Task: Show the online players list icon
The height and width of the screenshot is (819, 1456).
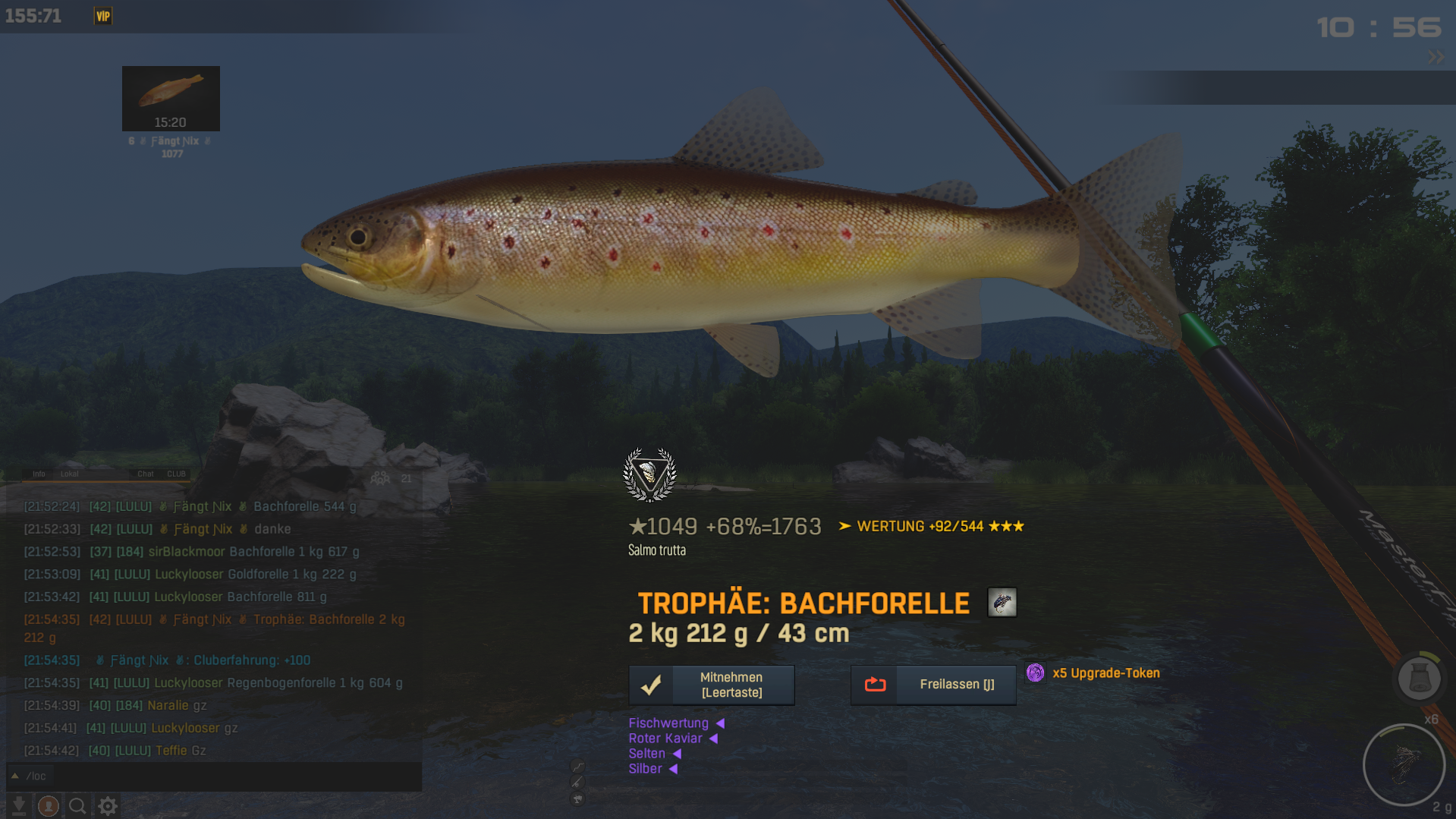Action: click(x=380, y=478)
